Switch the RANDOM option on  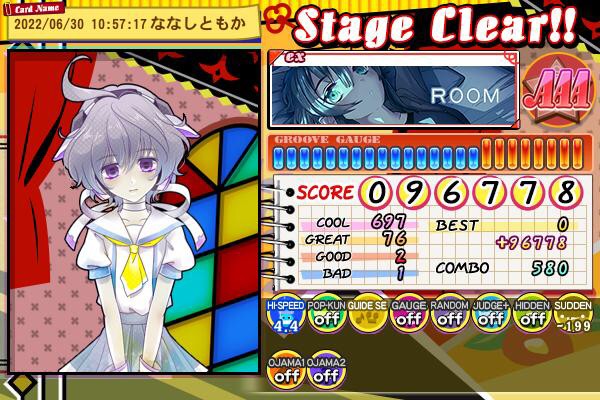[x=449, y=319]
